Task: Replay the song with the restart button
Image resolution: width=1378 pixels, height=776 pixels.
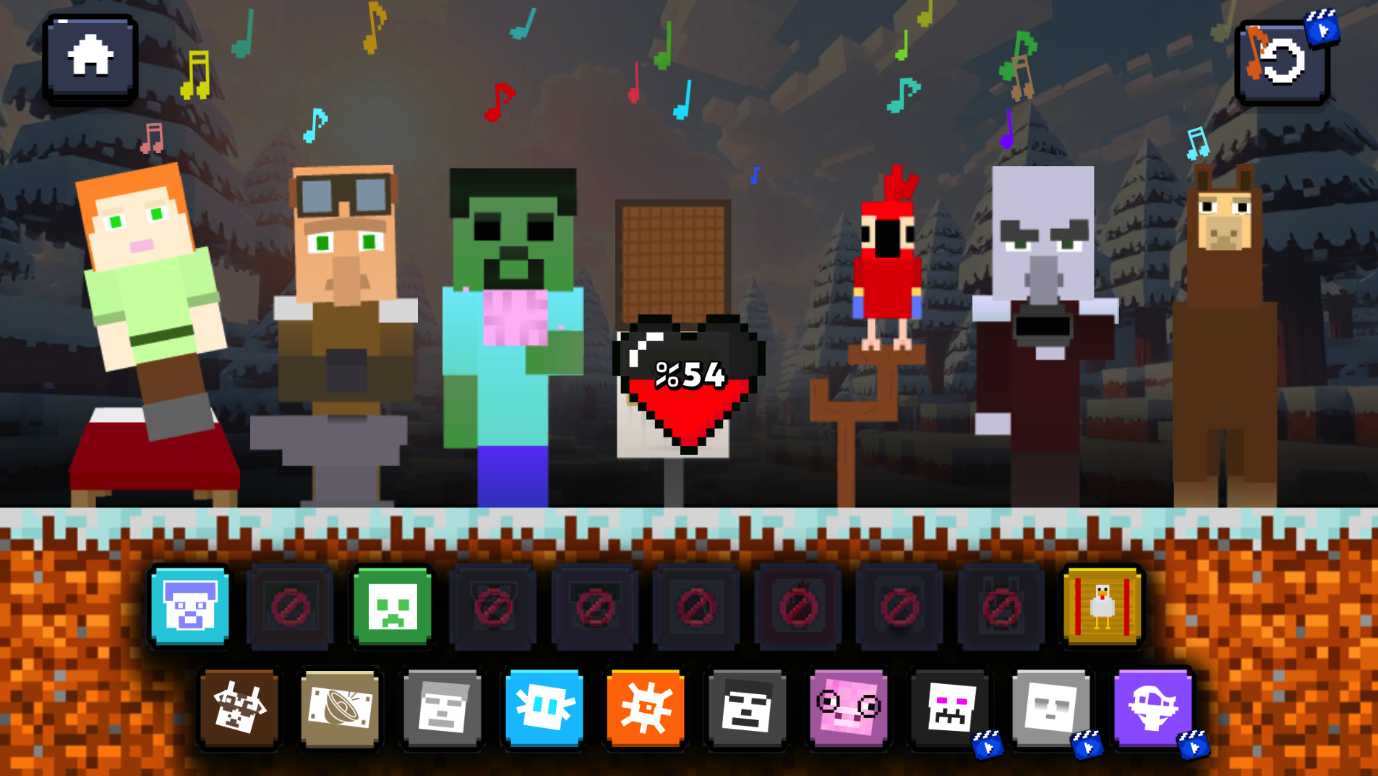Action: [x=1283, y=62]
